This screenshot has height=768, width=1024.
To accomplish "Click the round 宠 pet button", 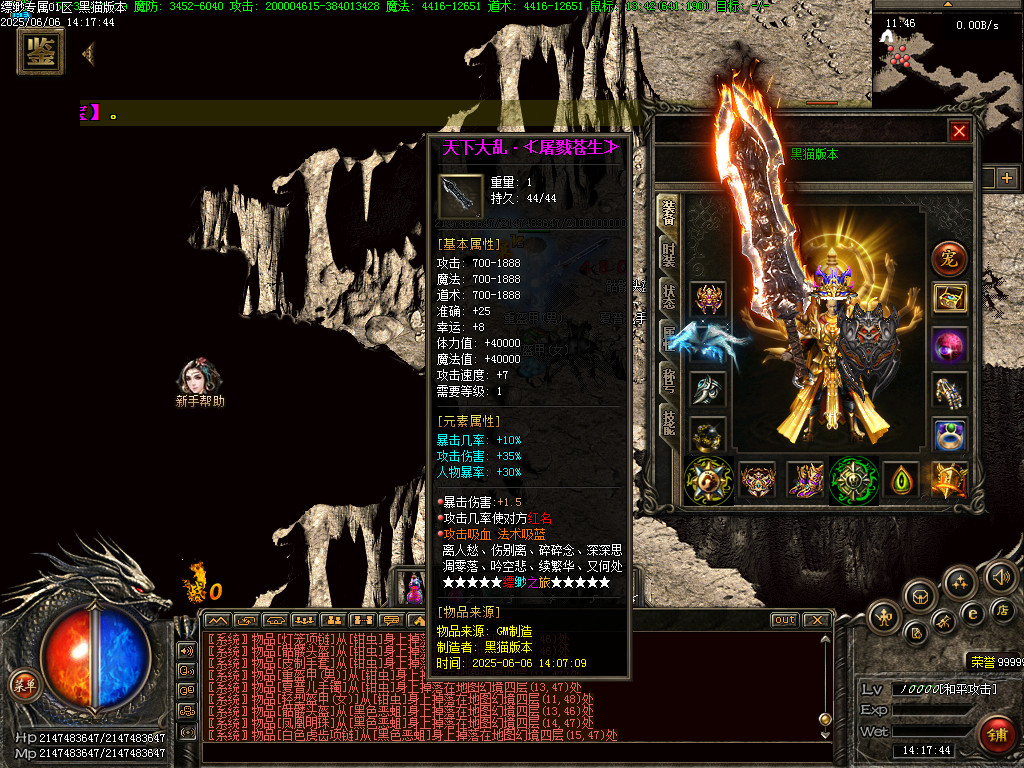I will (x=949, y=258).
